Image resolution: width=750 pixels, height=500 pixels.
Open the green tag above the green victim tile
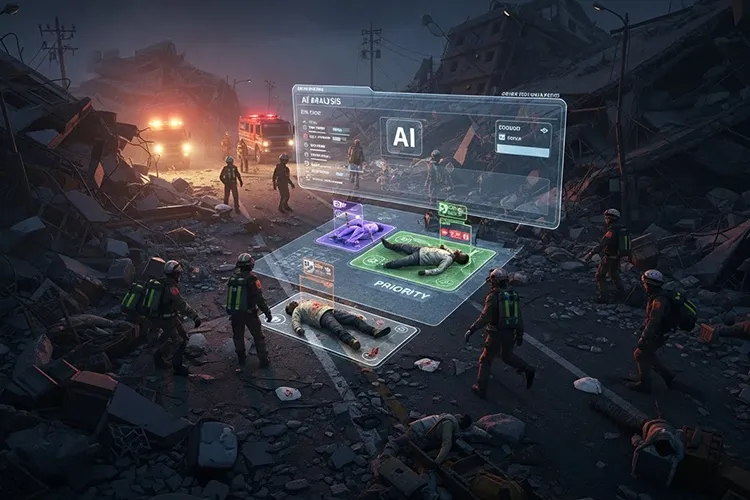[x=452, y=211]
